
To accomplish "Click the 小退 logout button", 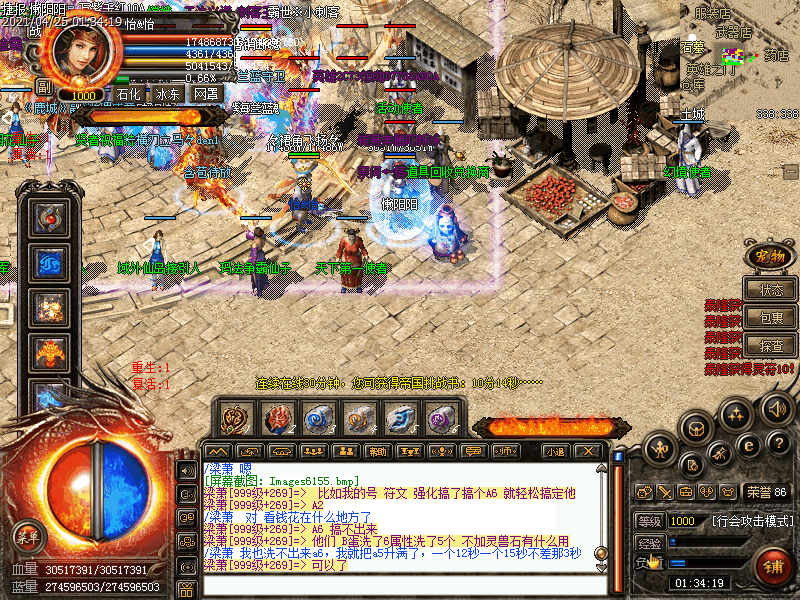I will click(556, 451).
